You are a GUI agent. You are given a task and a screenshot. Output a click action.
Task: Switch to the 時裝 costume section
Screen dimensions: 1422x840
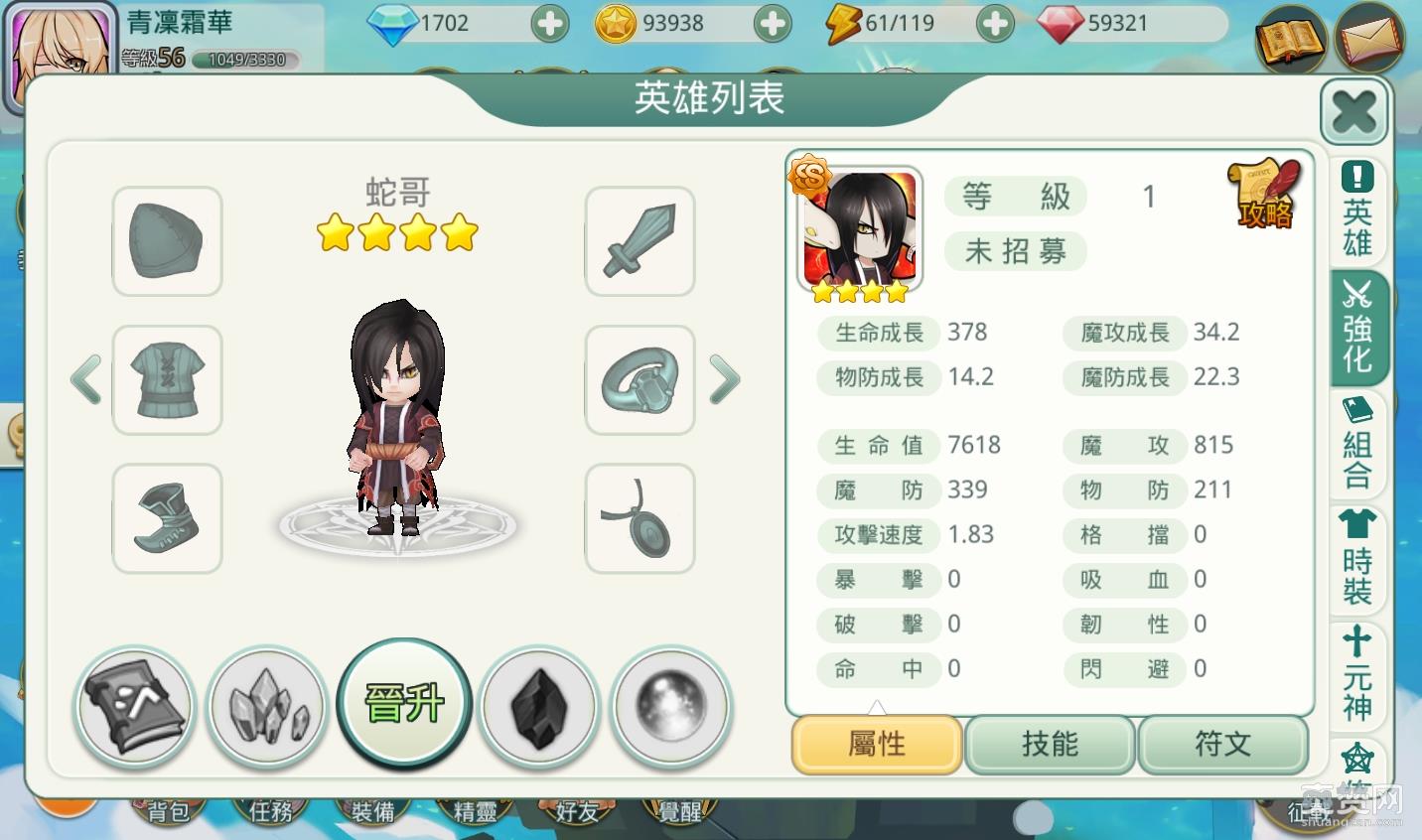(x=1356, y=557)
